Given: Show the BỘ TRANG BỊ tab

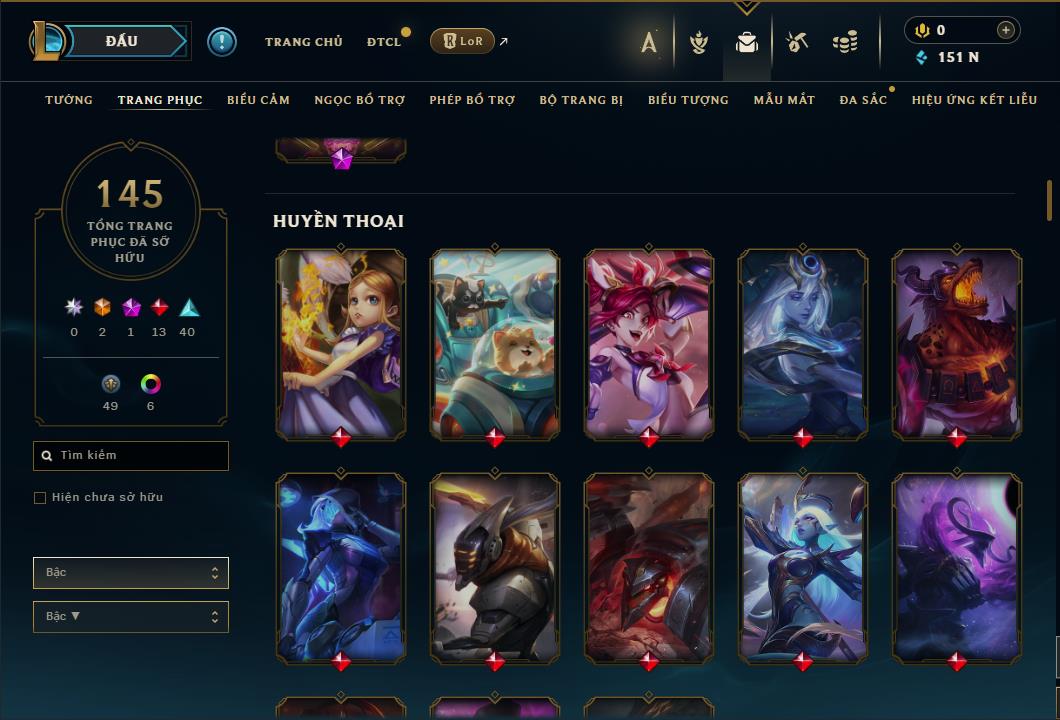Looking at the screenshot, I should (x=581, y=100).
